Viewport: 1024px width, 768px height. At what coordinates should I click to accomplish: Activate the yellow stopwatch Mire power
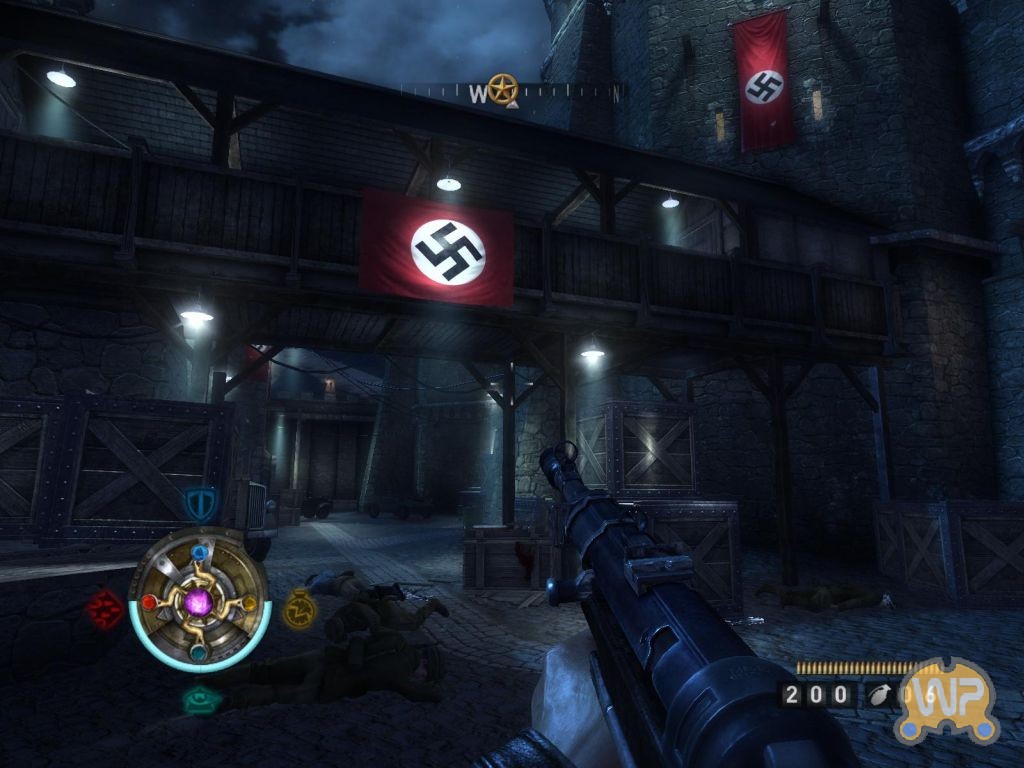(x=298, y=607)
